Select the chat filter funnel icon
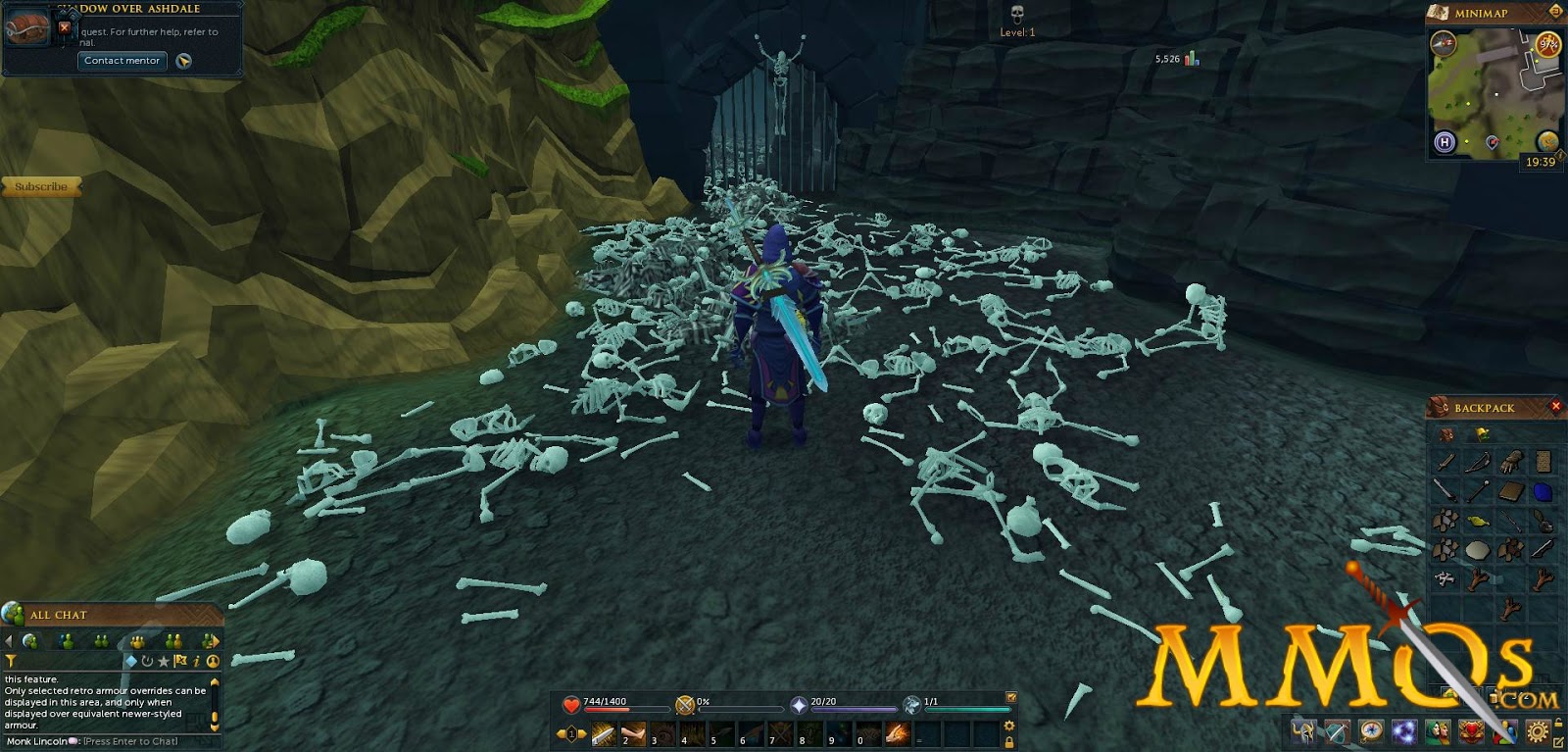The image size is (1568, 752). pyautogui.click(x=12, y=661)
